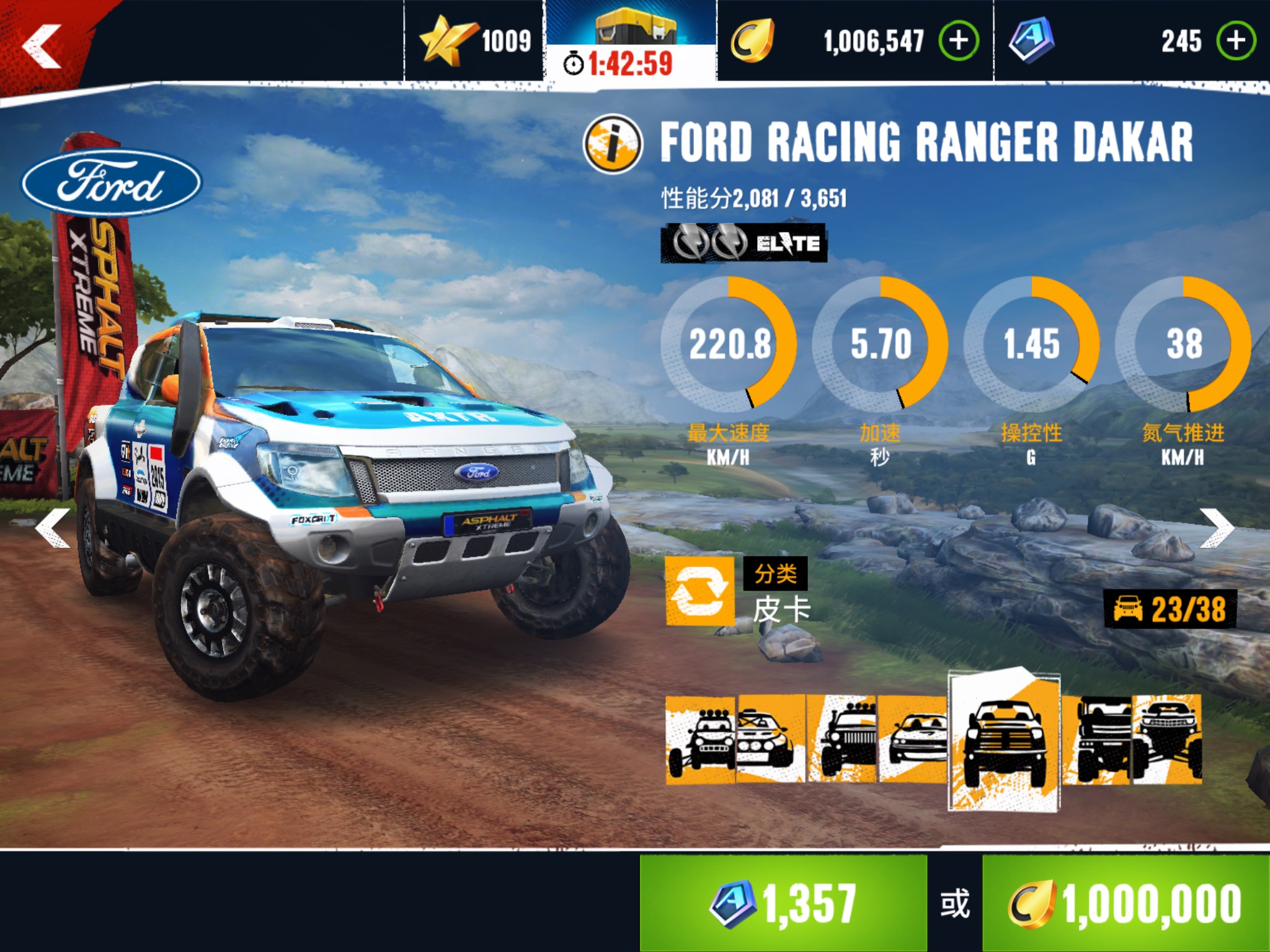Add more blue tokens with plus button
This screenshot has height=952, width=1270.
tap(1236, 41)
